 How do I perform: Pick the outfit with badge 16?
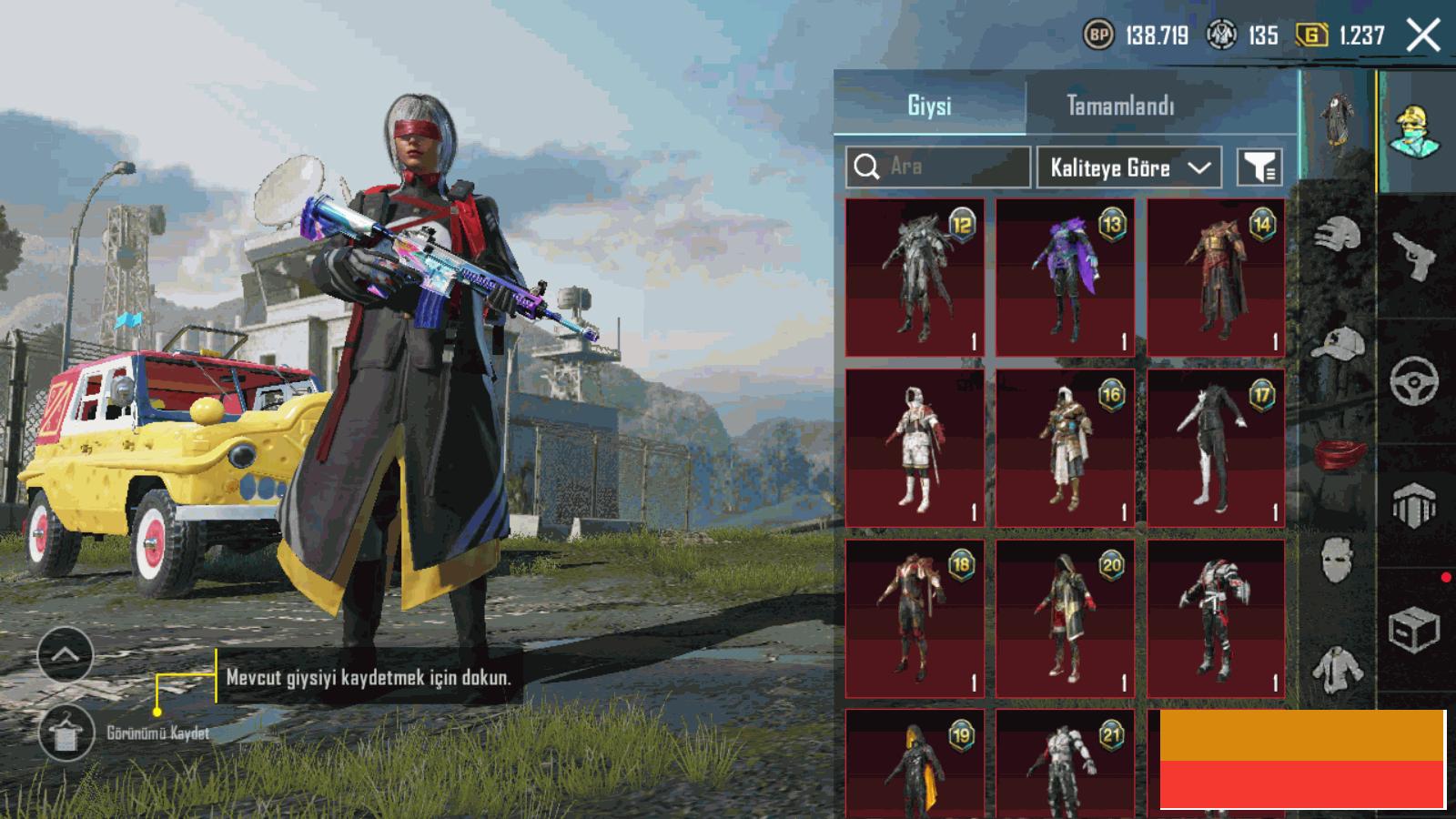pos(1065,448)
